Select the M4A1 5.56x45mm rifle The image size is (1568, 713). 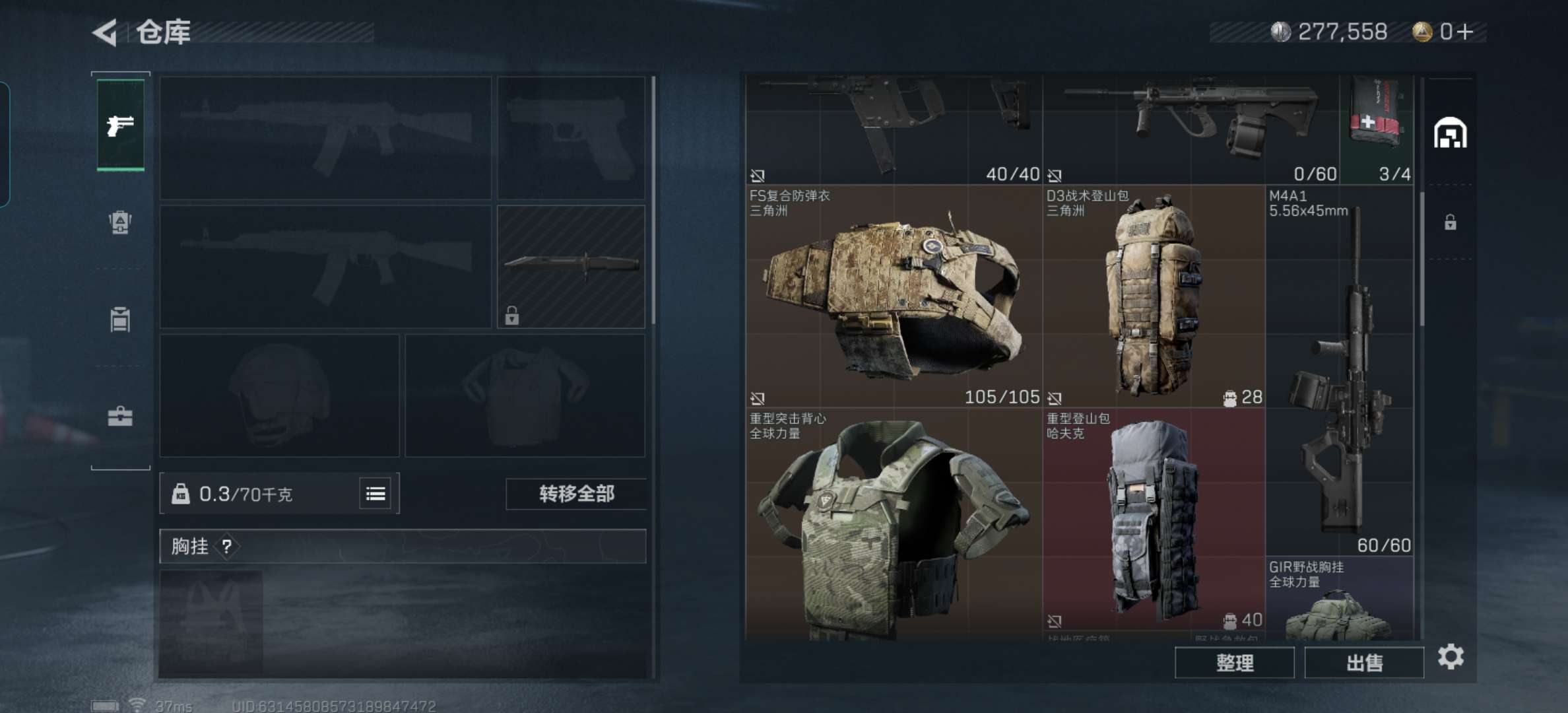coord(1340,370)
